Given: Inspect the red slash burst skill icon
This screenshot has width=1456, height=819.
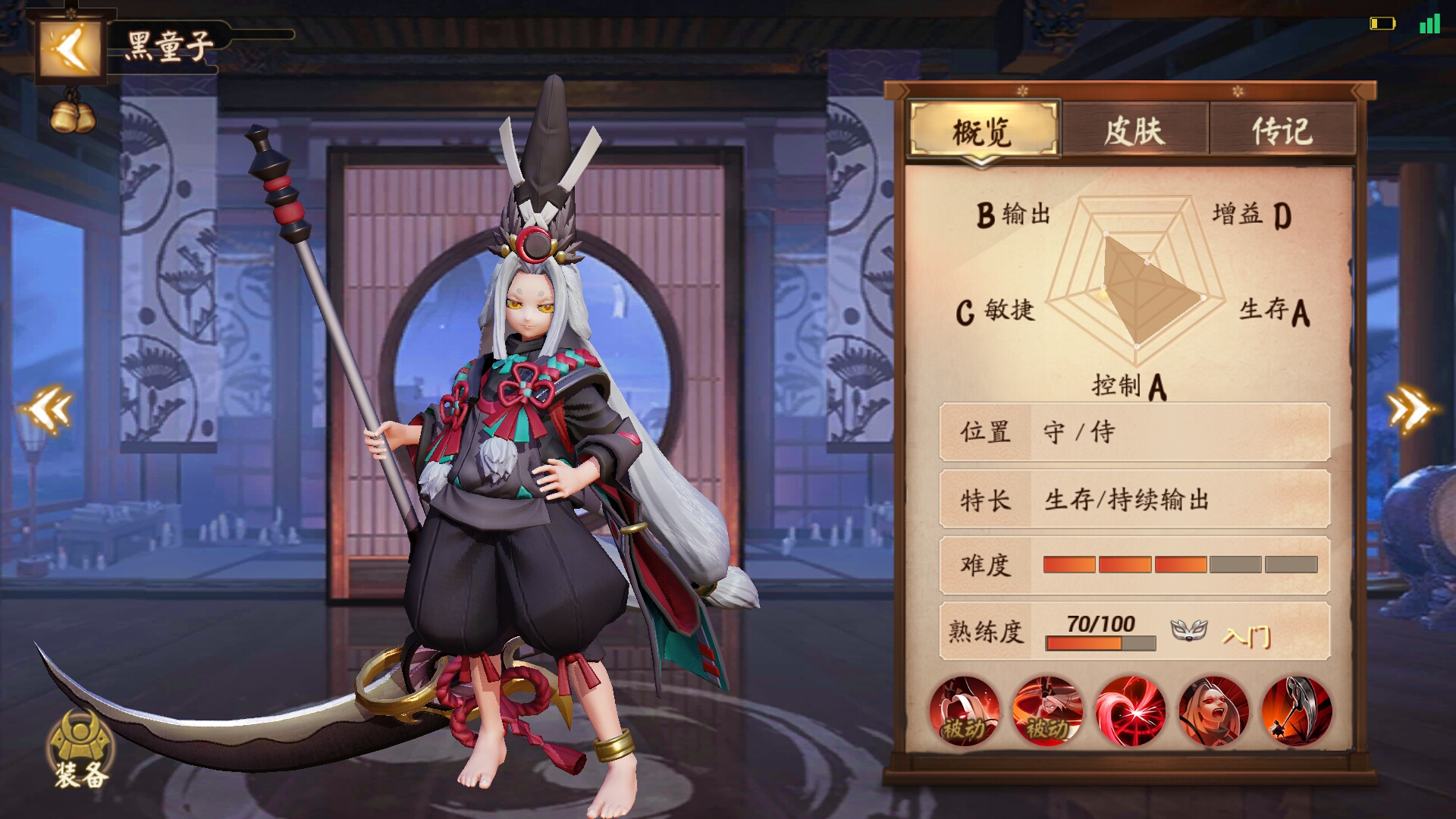Looking at the screenshot, I should pos(1131,711).
